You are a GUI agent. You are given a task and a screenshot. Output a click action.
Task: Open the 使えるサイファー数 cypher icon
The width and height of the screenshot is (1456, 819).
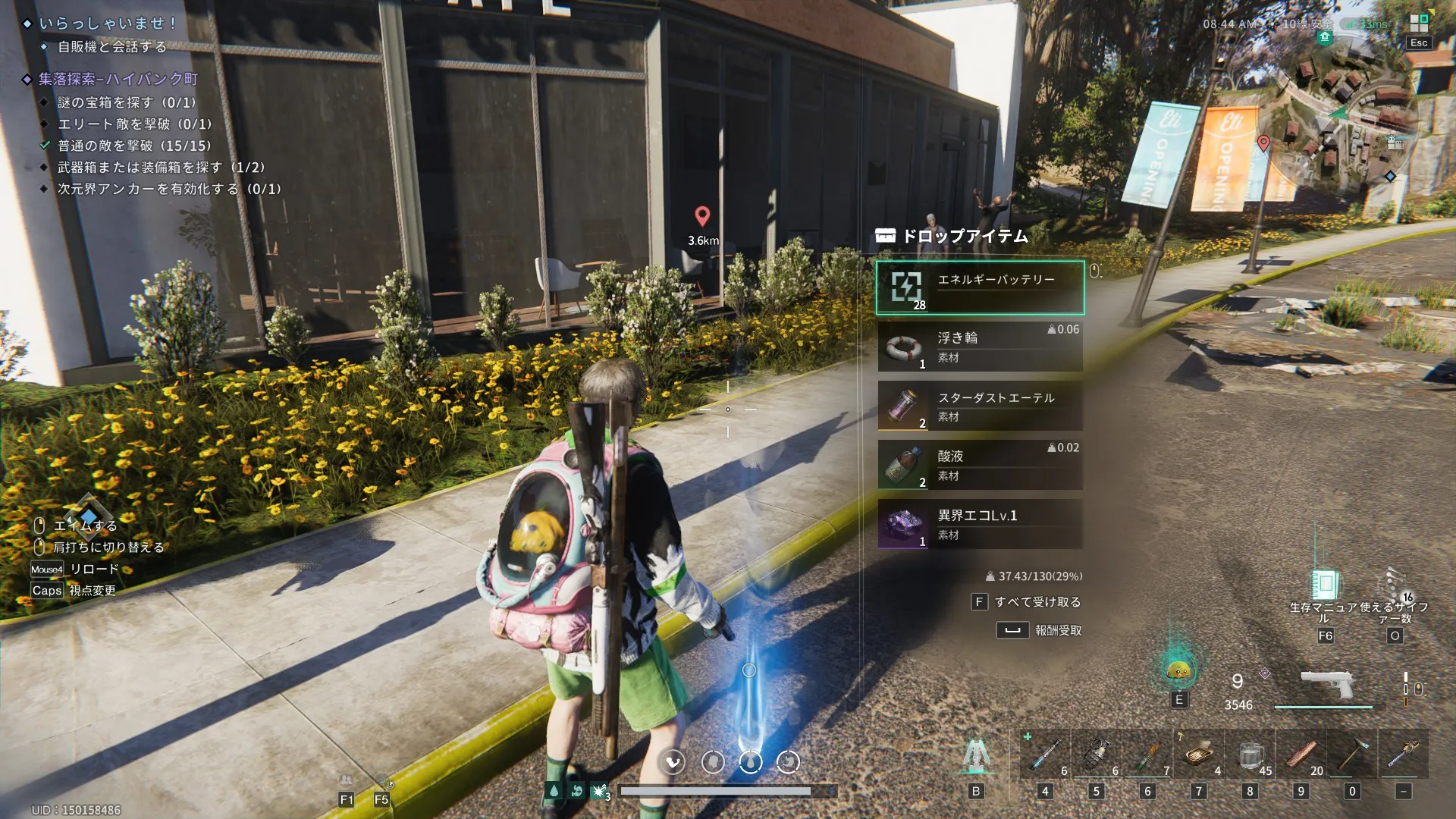[1395, 585]
